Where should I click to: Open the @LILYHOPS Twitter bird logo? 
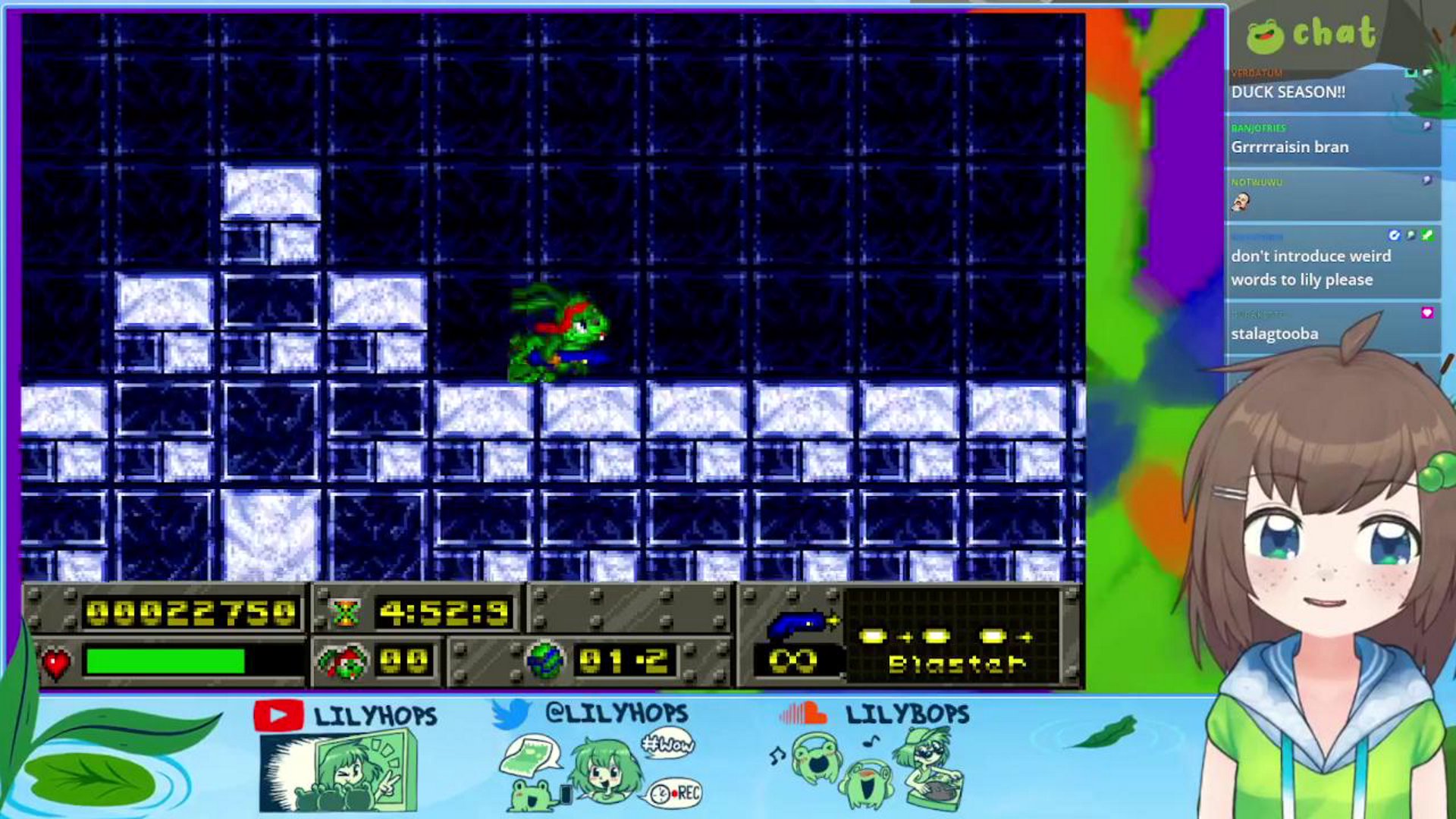[x=510, y=714]
